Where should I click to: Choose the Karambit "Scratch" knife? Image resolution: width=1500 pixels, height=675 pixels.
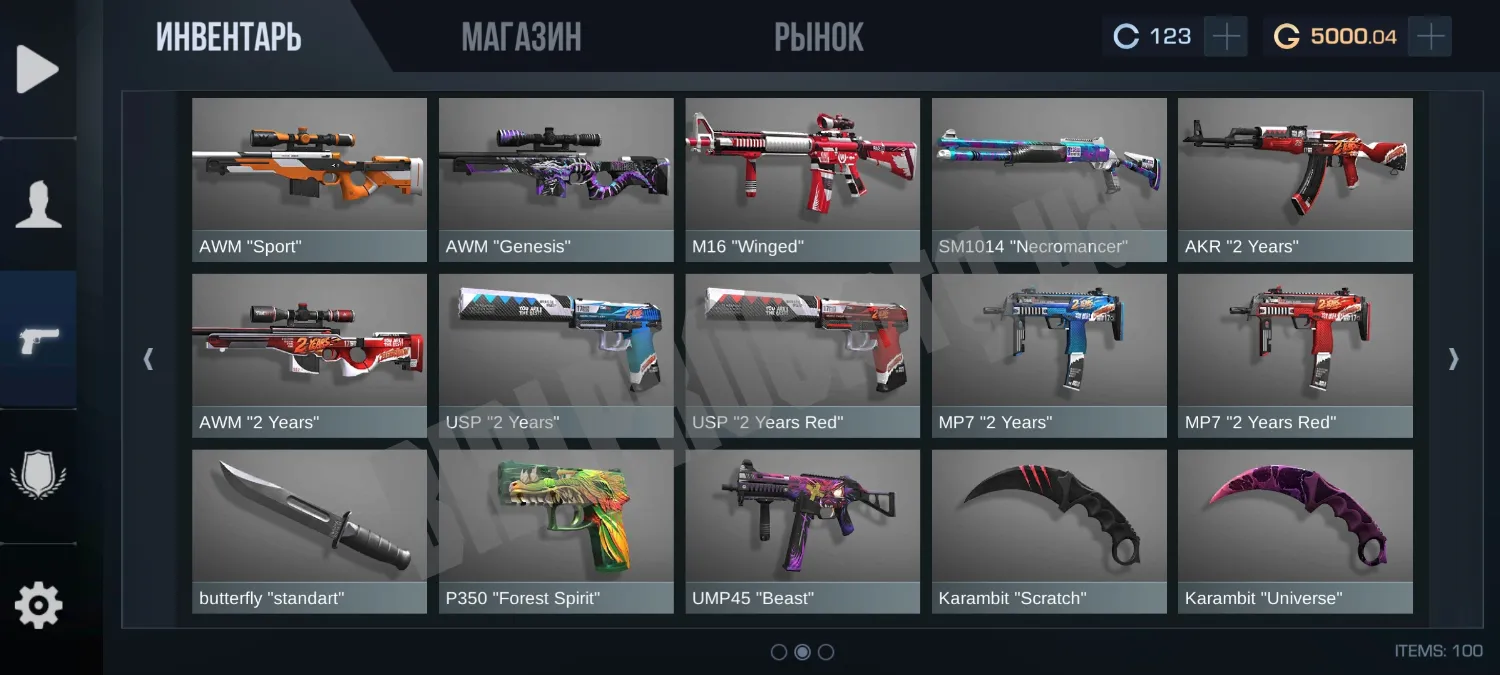(1049, 531)
